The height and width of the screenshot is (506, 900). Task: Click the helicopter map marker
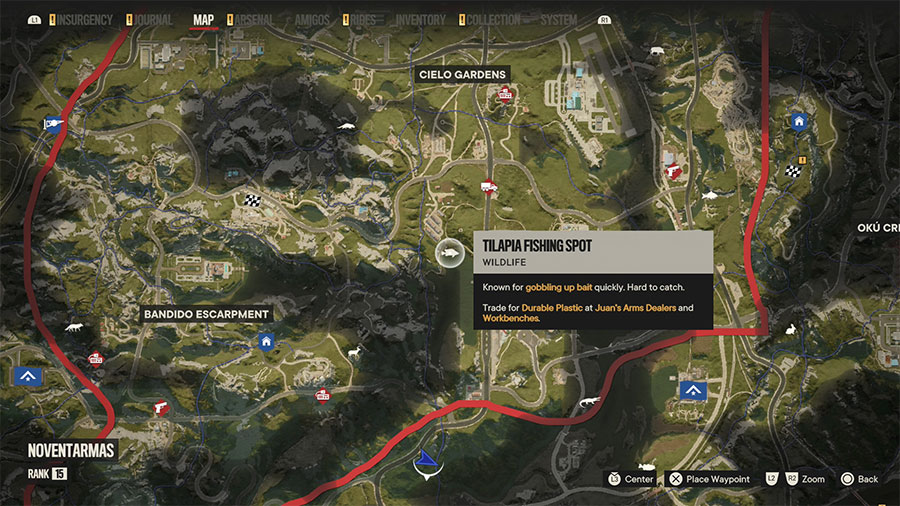pyautogui.click(x=54, y=124)
